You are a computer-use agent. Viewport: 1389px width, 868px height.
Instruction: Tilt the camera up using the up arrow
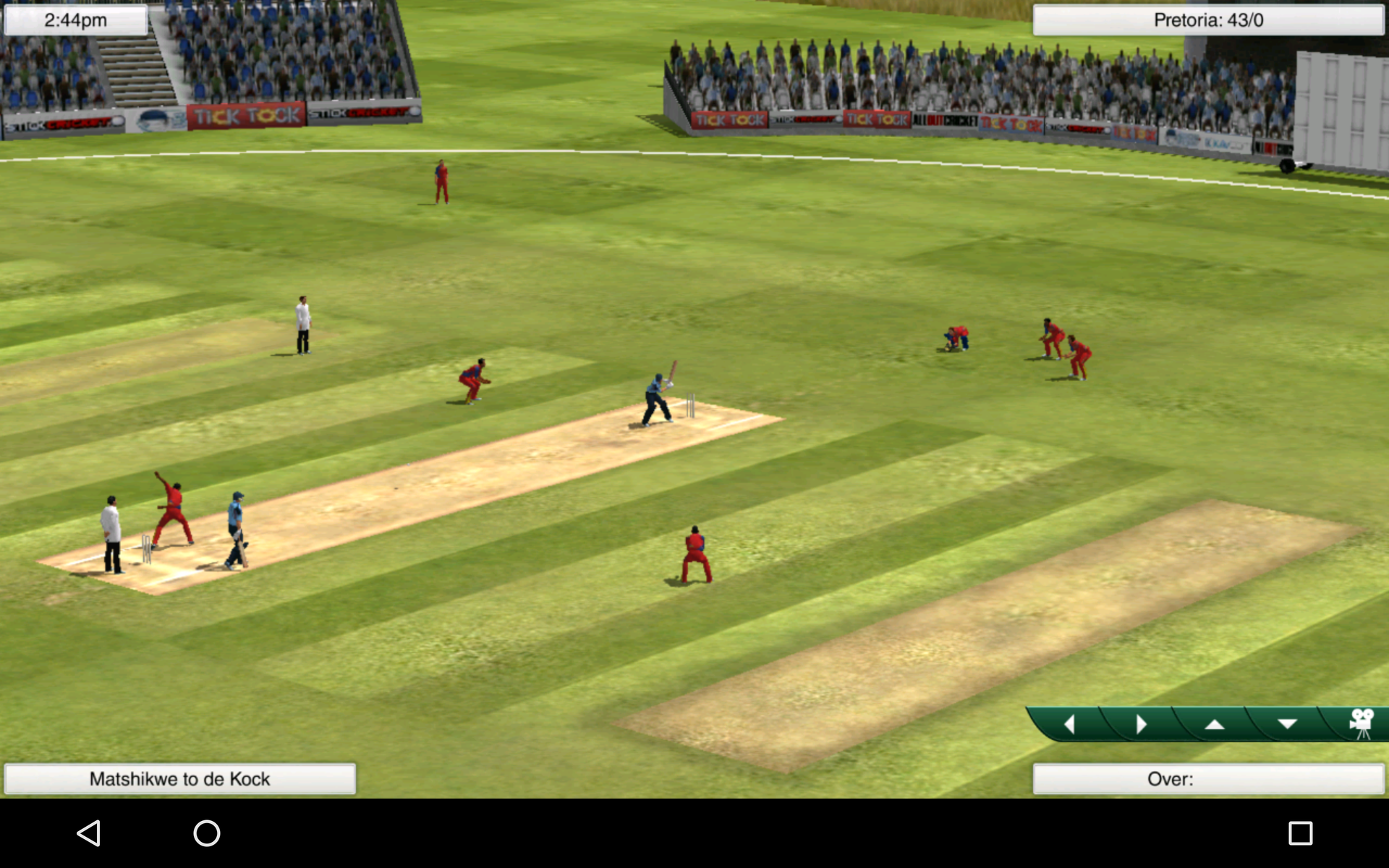click(x=1215, y=723)
